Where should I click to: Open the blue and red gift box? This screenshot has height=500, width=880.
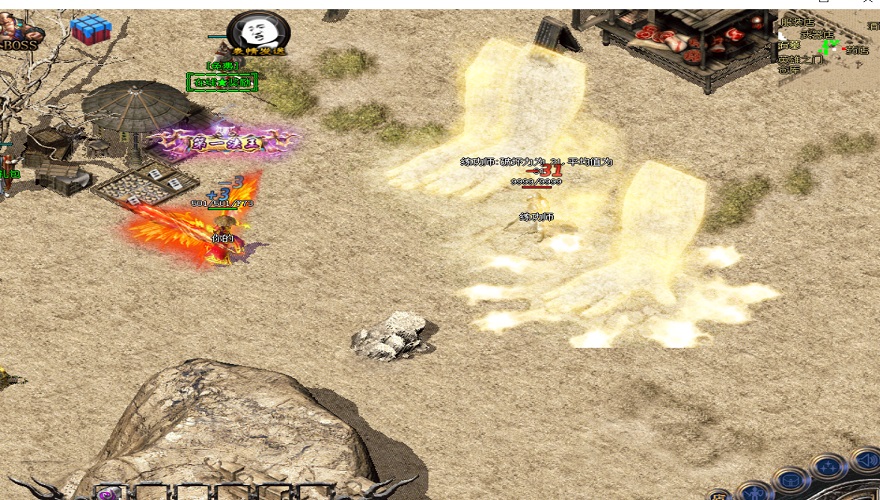click(x=90, y=29)
